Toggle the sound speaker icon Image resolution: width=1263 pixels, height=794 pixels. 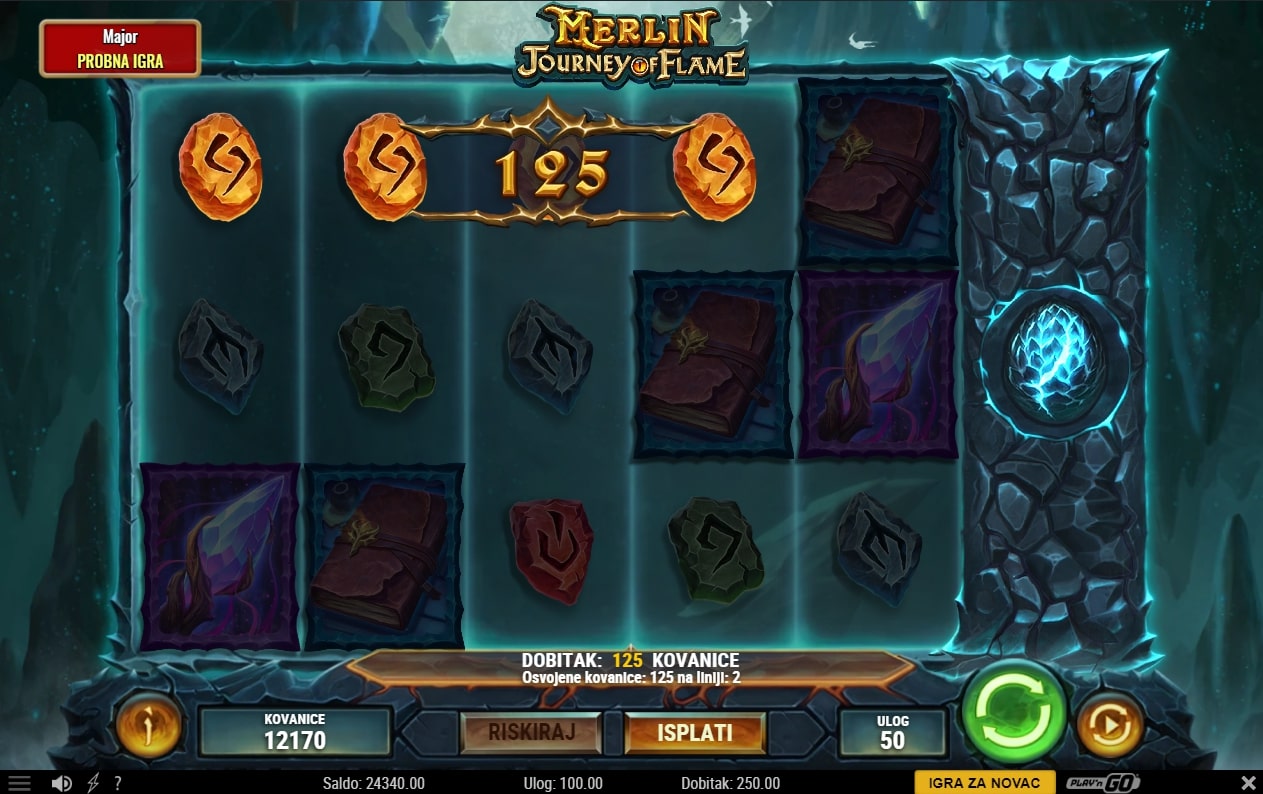point(62,783)
